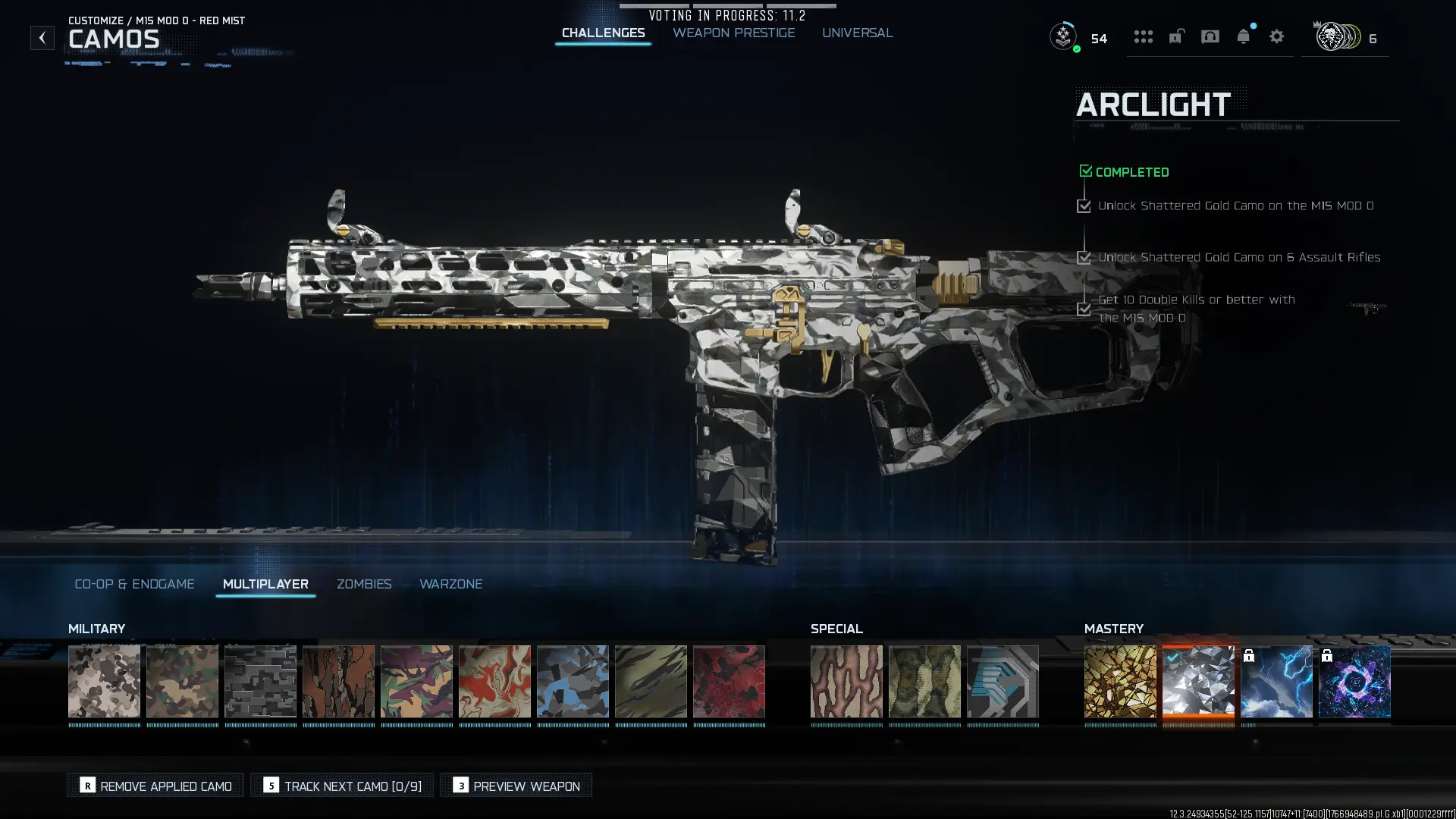Expand the MILITARY camo category
This screenshot has width=1456, height=819.
pos(96,629)
